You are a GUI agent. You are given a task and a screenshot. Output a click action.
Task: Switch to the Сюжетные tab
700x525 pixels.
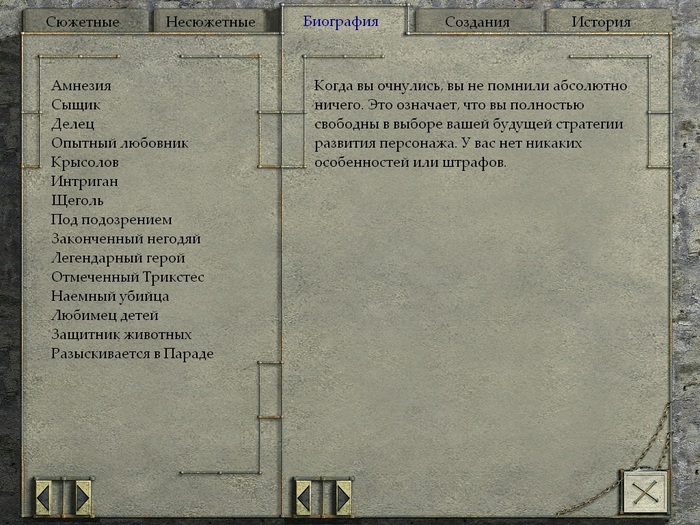[x=83, y=22]
